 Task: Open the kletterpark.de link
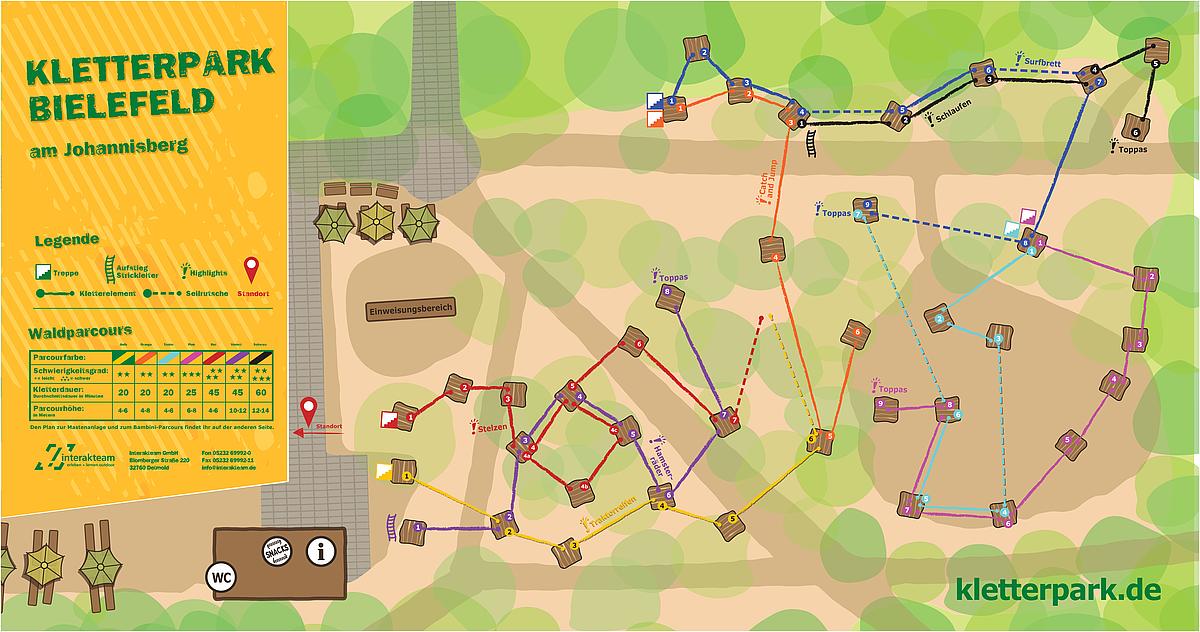(1058, 590)
